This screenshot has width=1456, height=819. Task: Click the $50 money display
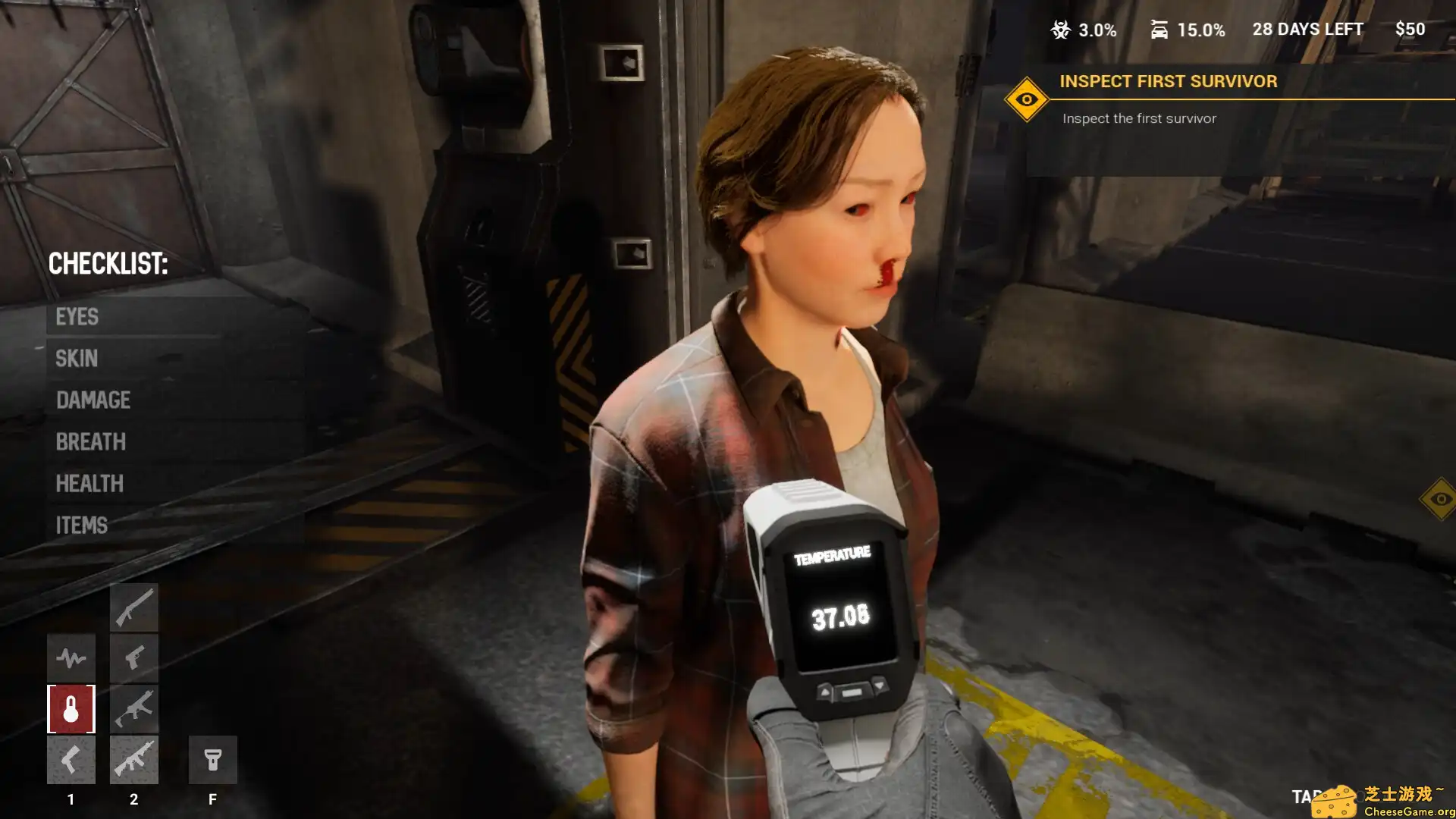click(1410, 30)
